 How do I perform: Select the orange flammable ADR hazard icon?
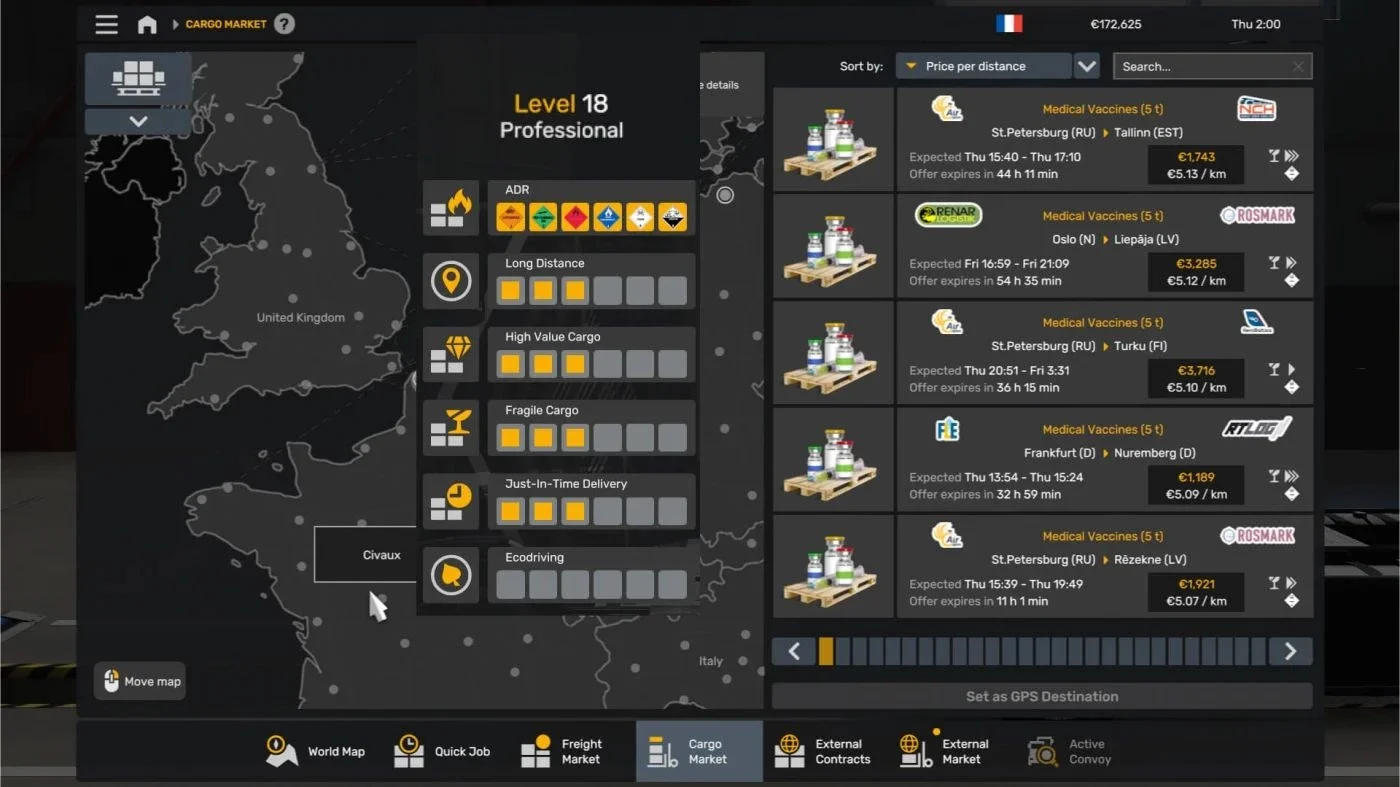510,215
